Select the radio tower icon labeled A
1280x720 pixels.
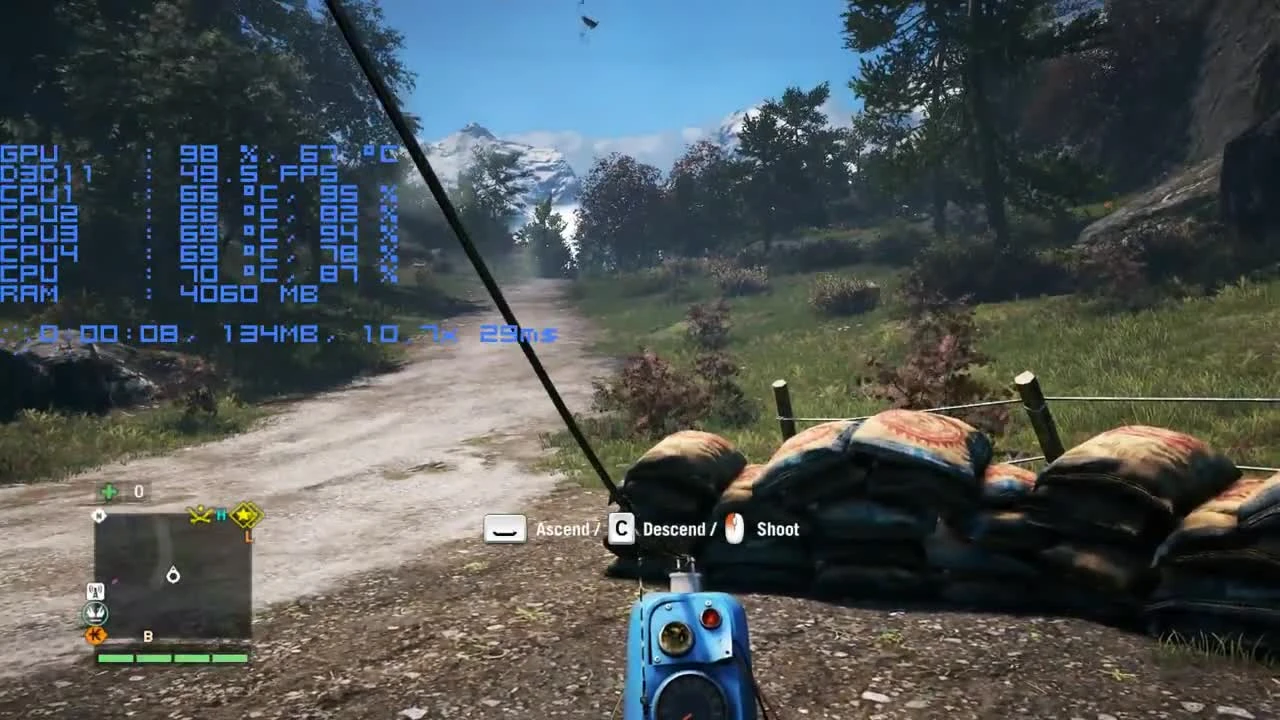(x=97, y=591)
